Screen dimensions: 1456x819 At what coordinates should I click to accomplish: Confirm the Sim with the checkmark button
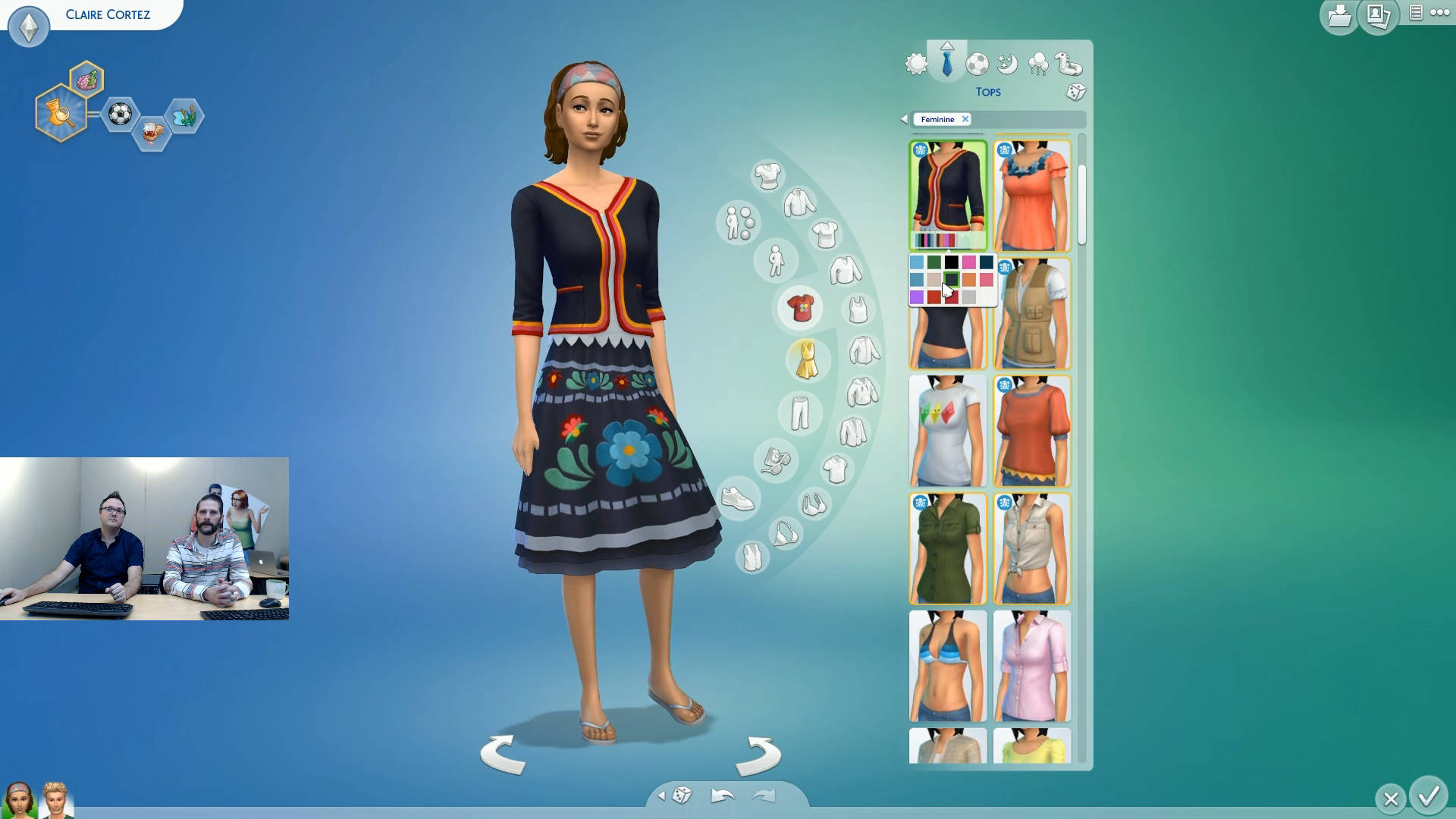click(1429, 796)
